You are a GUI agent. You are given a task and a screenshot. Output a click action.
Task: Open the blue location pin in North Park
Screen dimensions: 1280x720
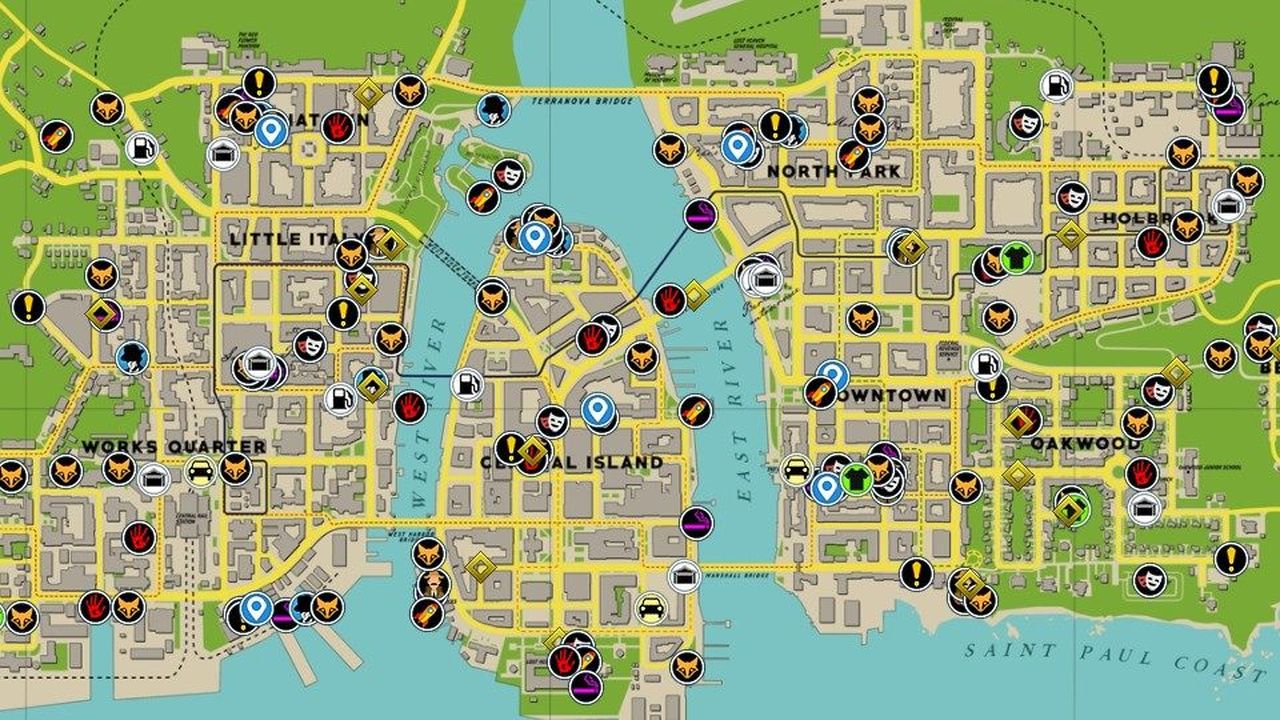click(x=739, y=146)
